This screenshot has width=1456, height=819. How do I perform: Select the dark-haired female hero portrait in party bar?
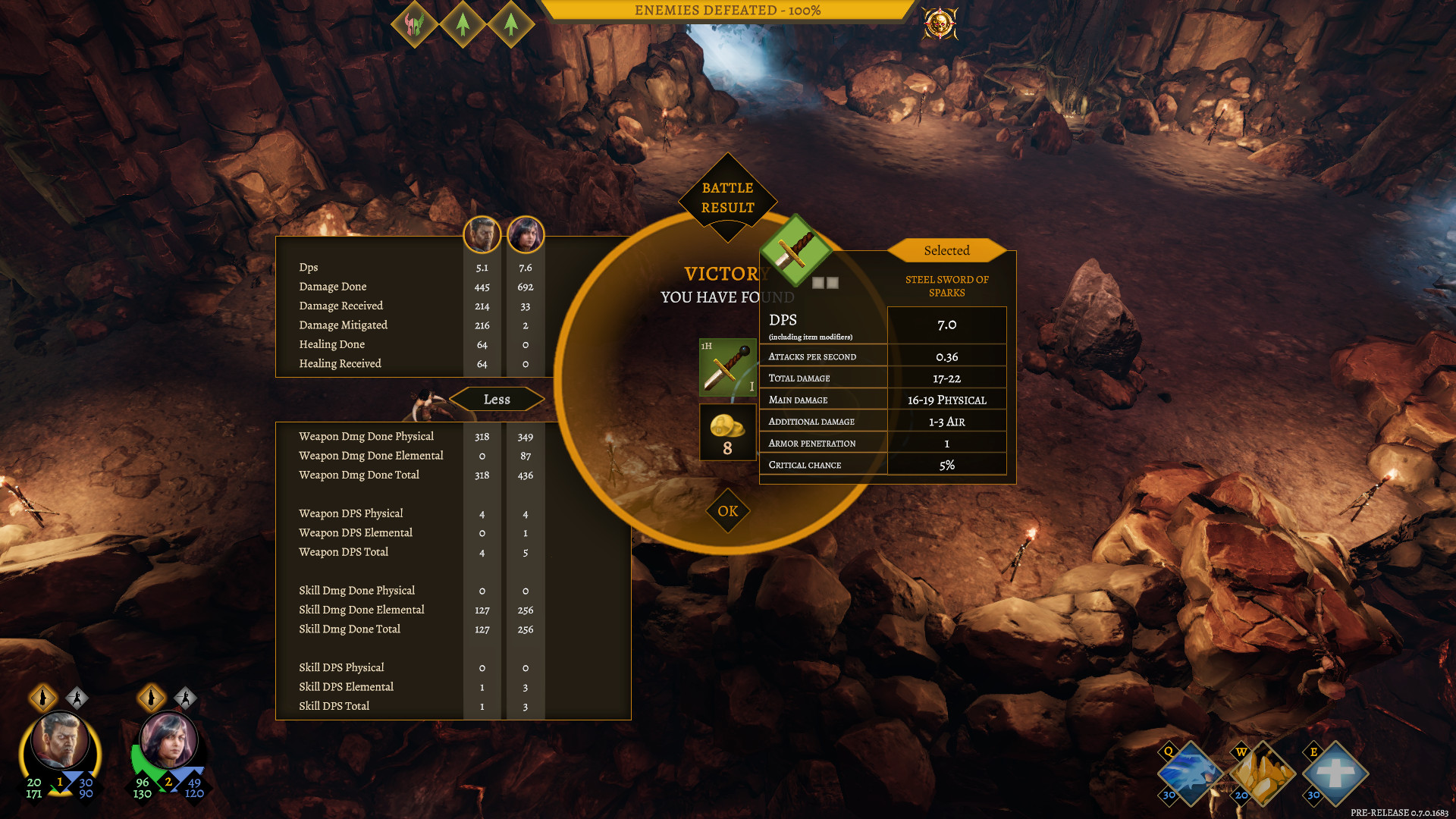[x=168, y=742]
